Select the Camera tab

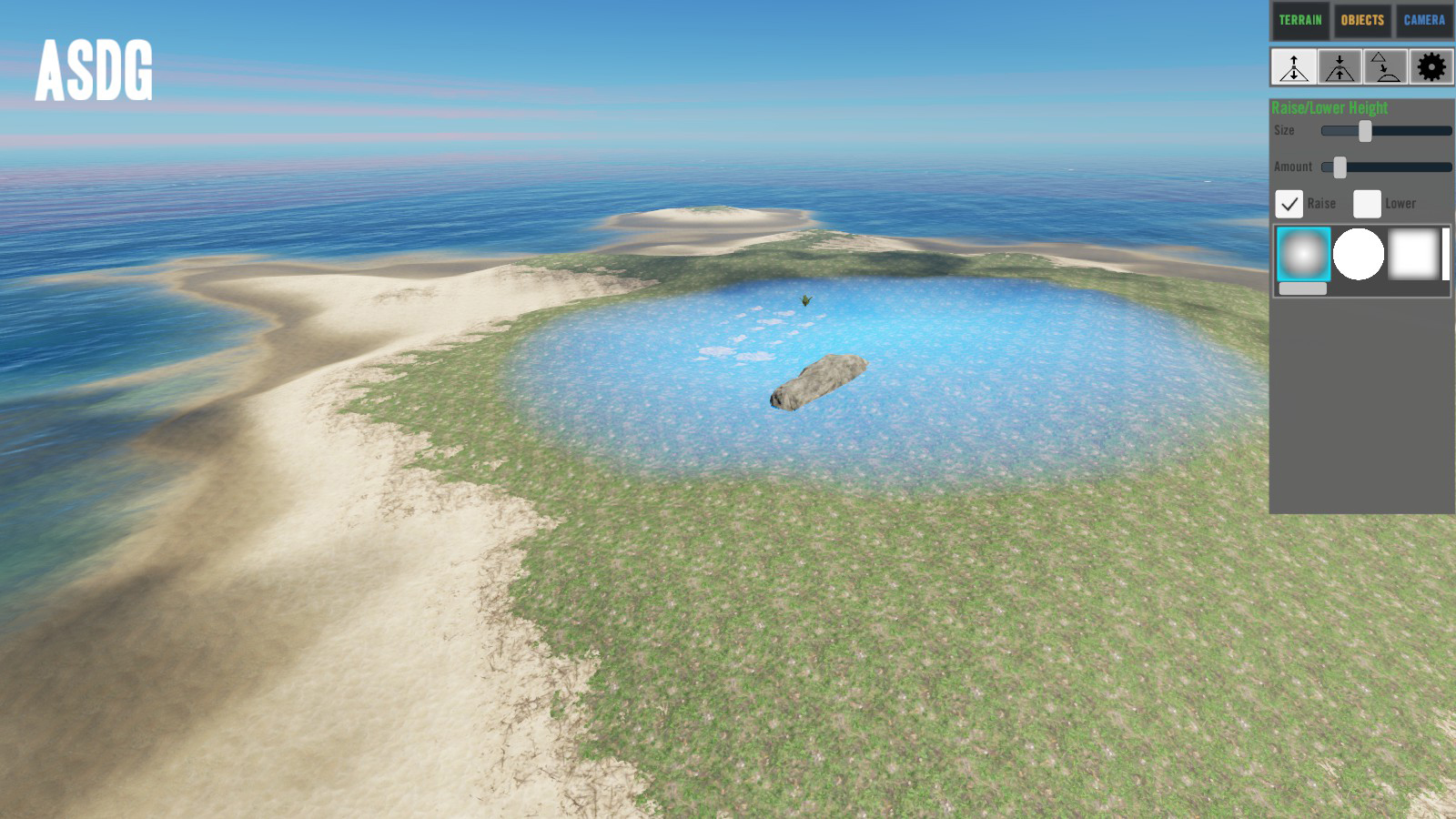click(x=1424, y=20)
